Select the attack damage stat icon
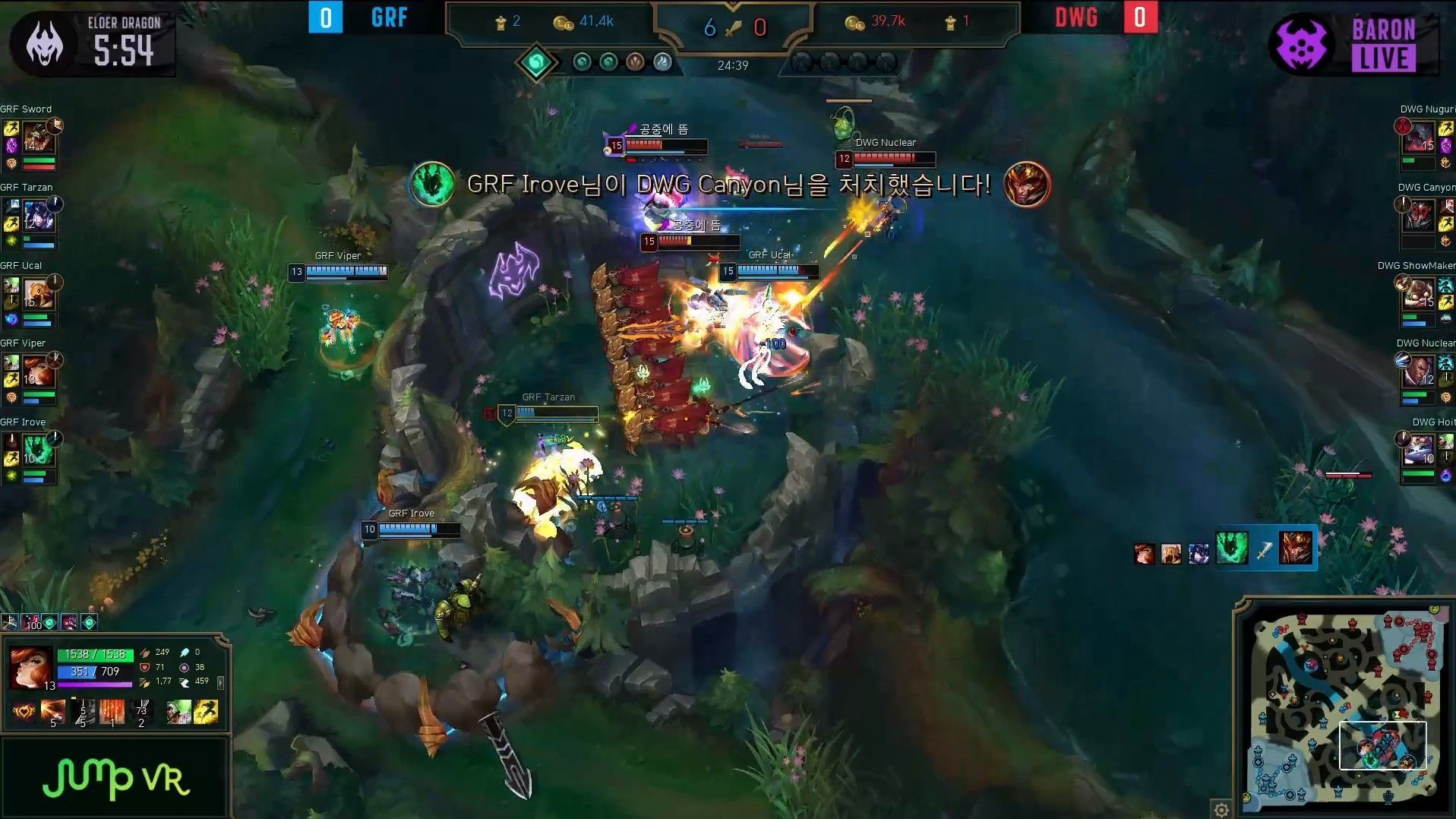The width and height of the screenshot is (1456, 819). pos(144,652)
